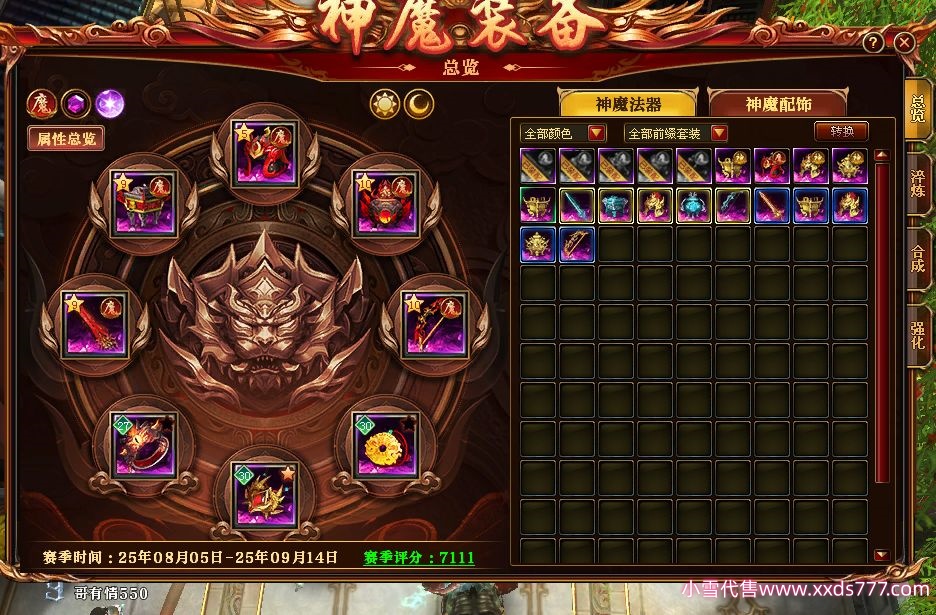Open the 属性总览 attribute overview
The height and width of the screenshot is (615, 936).
coord(66,139)
